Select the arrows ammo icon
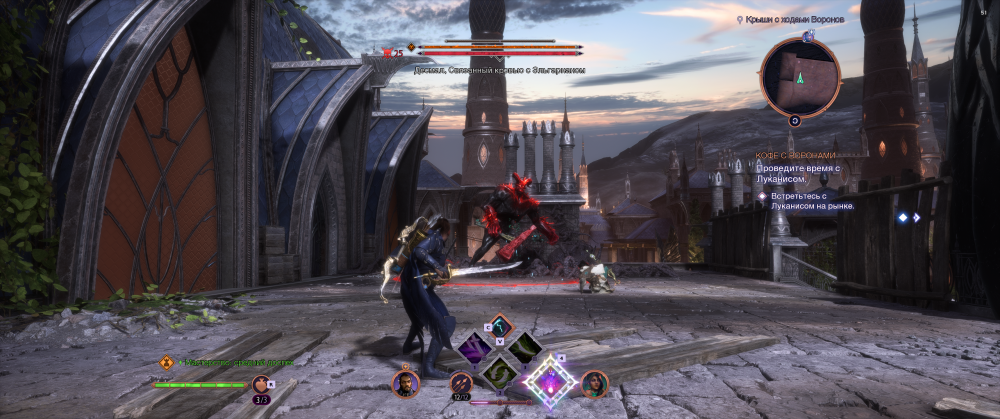 pyautogui.click(x=461, y=383)
